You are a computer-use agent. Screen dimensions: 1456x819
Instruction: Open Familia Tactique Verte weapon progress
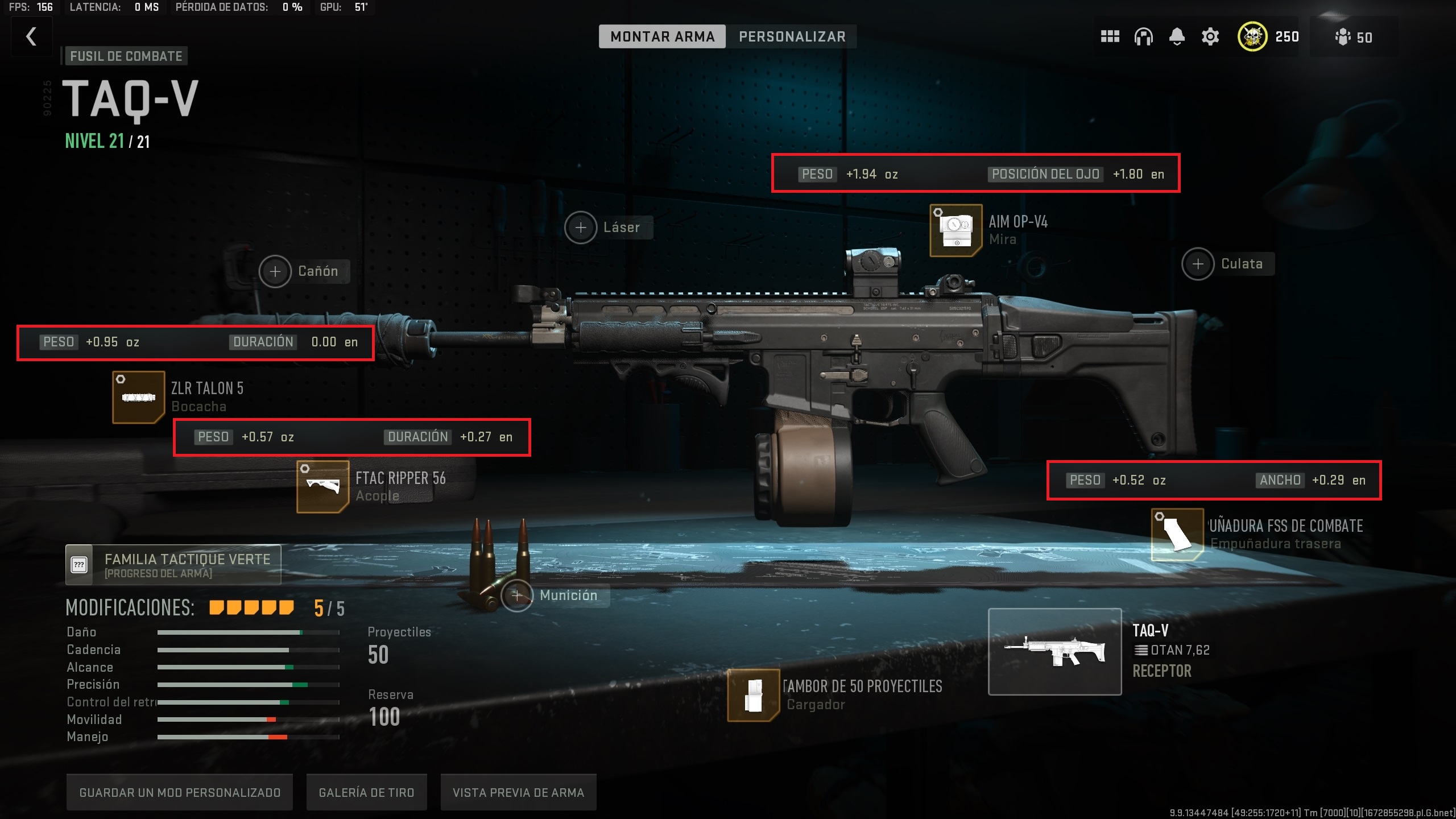171,564
